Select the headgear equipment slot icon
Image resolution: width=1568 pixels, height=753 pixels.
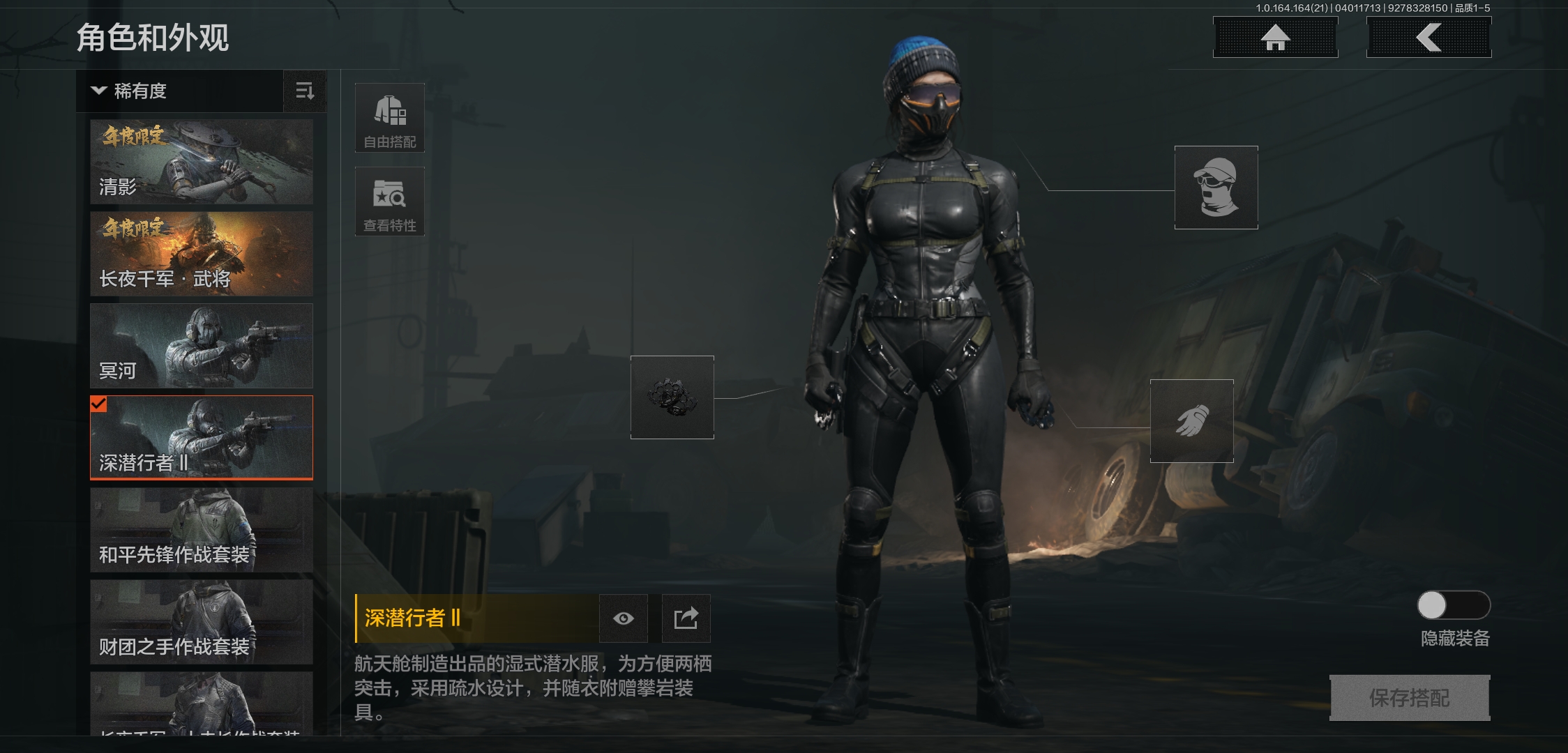pos(1215,187)
